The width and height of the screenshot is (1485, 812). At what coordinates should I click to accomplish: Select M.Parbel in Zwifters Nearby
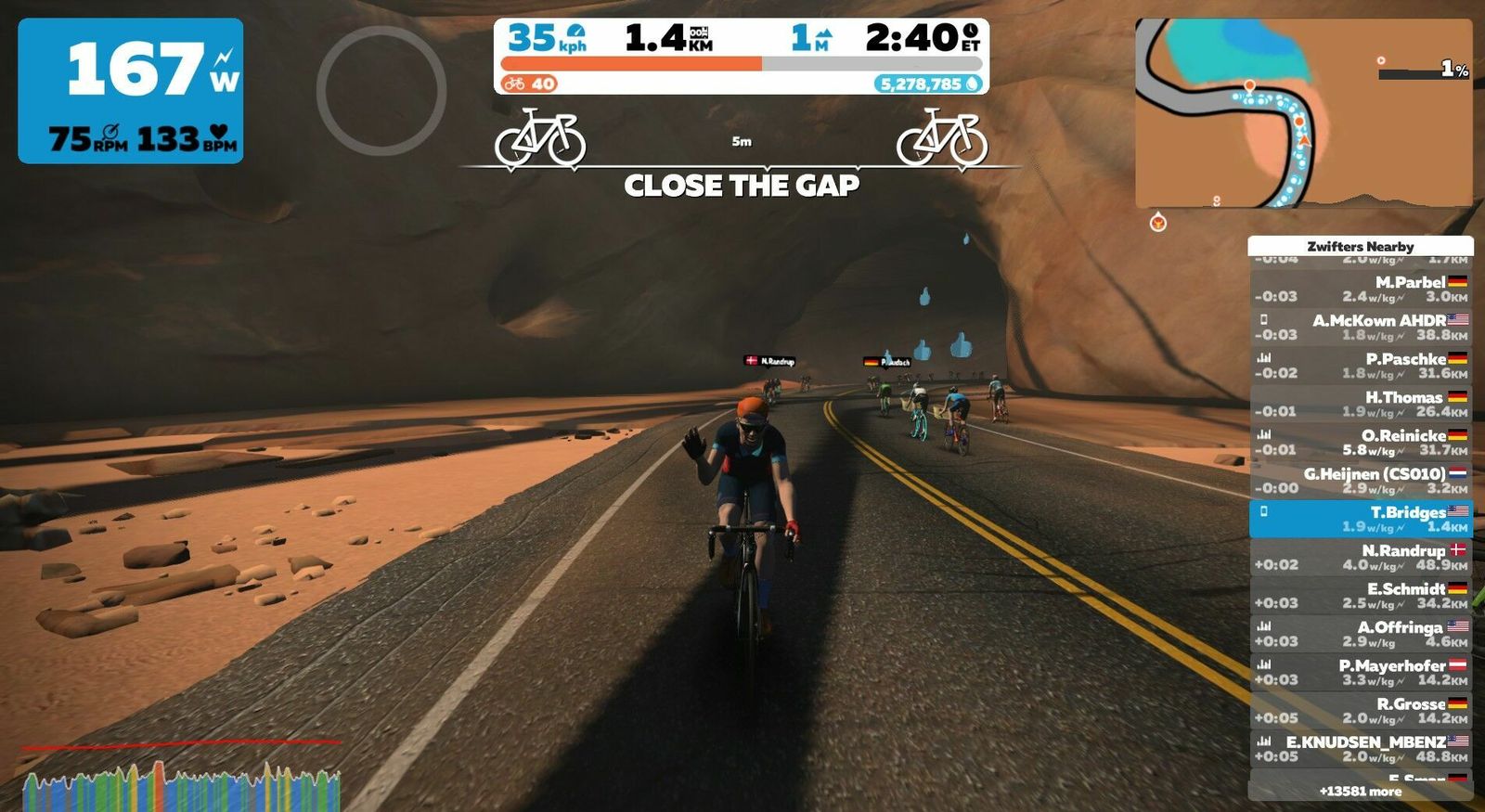point(1360,289)
